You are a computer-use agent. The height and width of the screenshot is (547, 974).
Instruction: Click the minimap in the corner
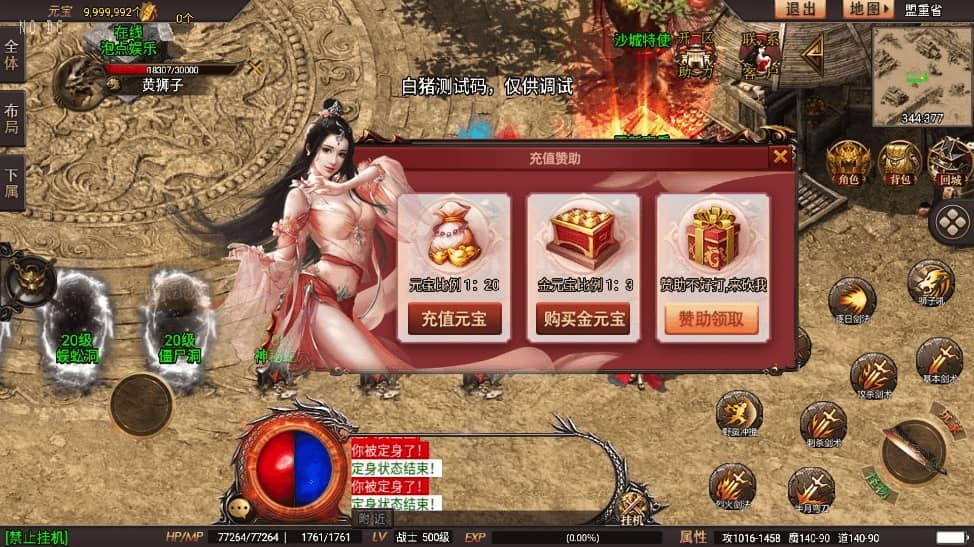pos(921,73)
